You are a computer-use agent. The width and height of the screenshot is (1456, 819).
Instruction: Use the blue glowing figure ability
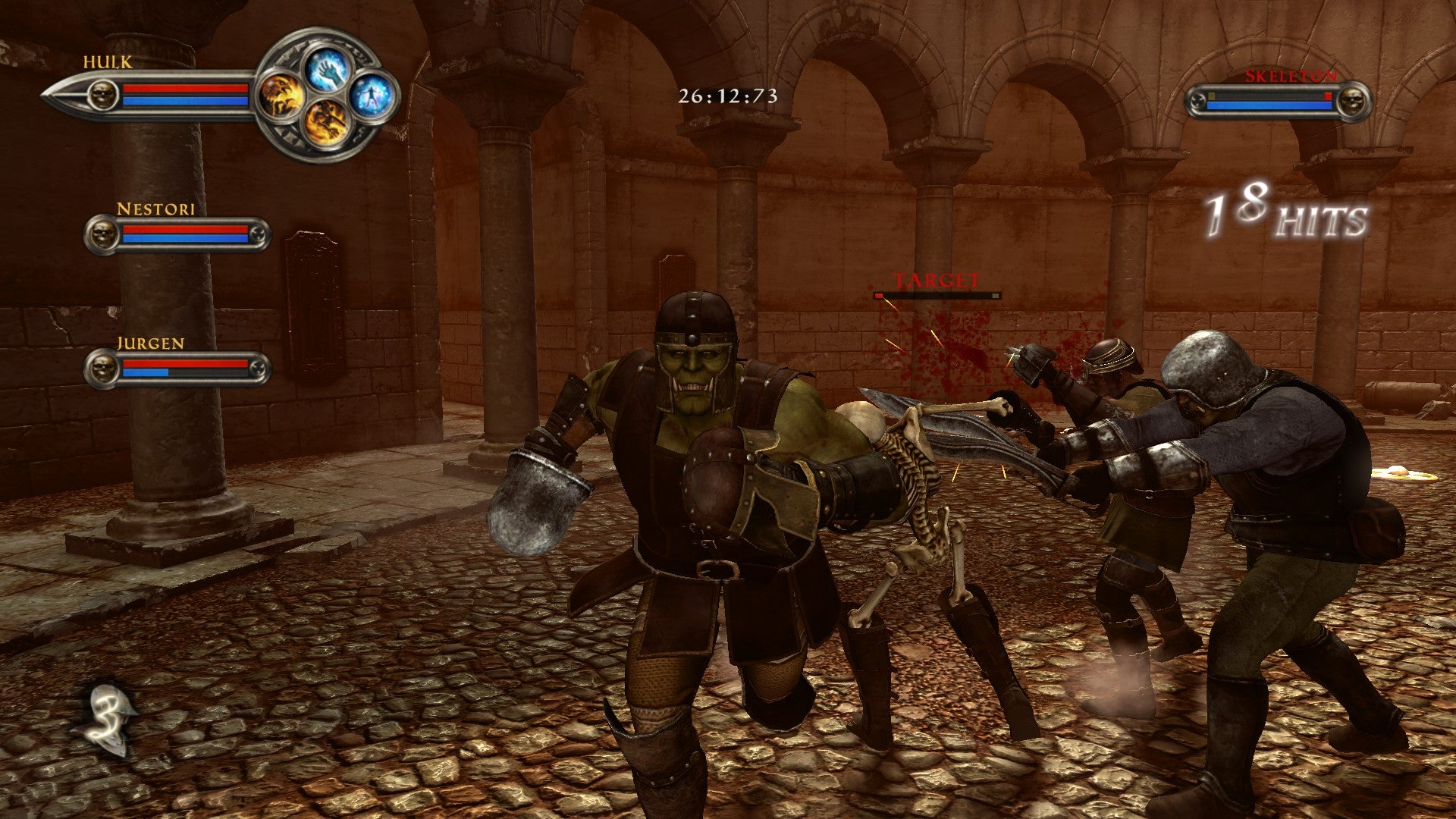pos(372,96)
